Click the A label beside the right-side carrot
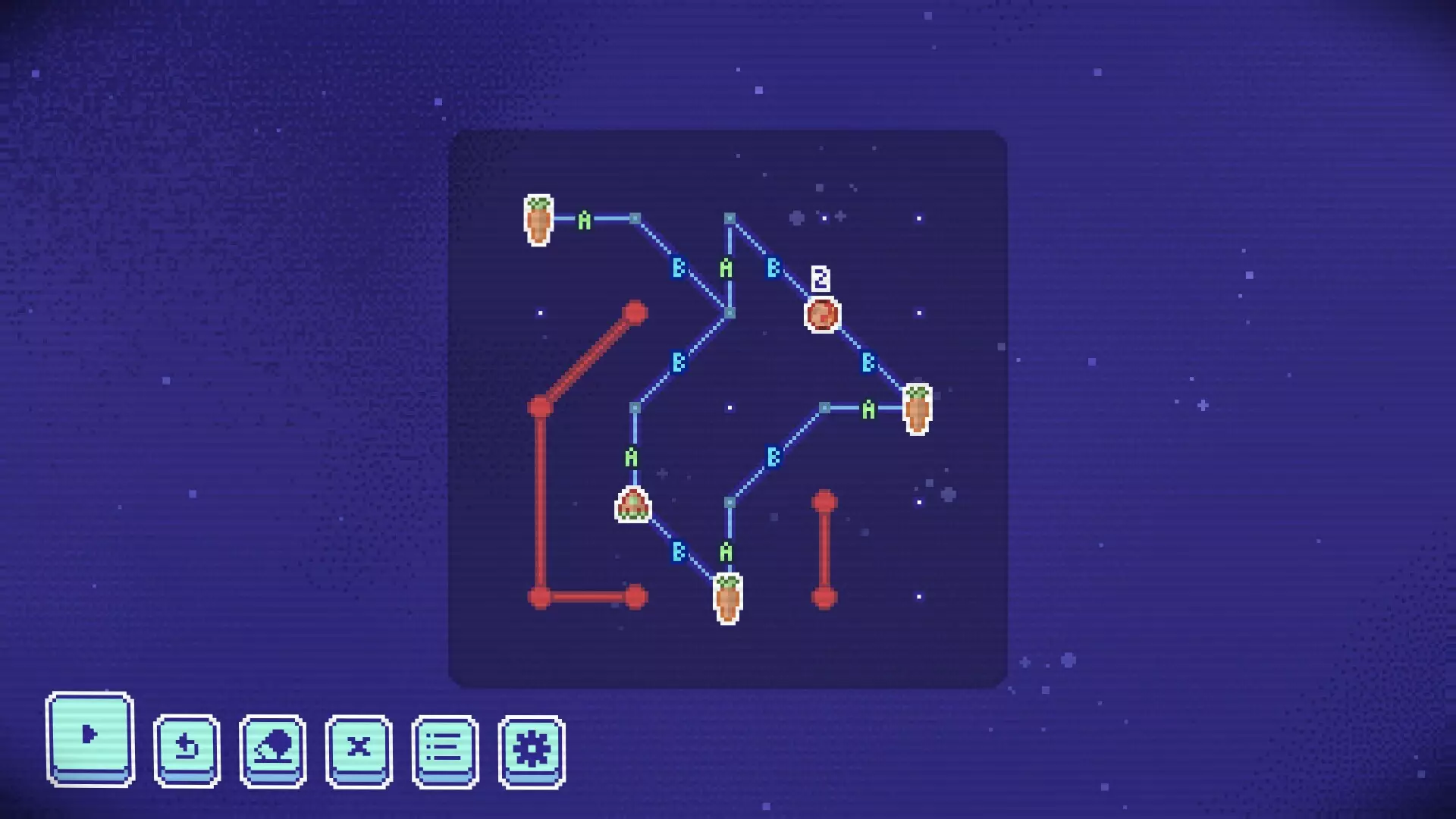Image resolution: width=1456 pixels, height=819 pixels. tap(868, 409)
